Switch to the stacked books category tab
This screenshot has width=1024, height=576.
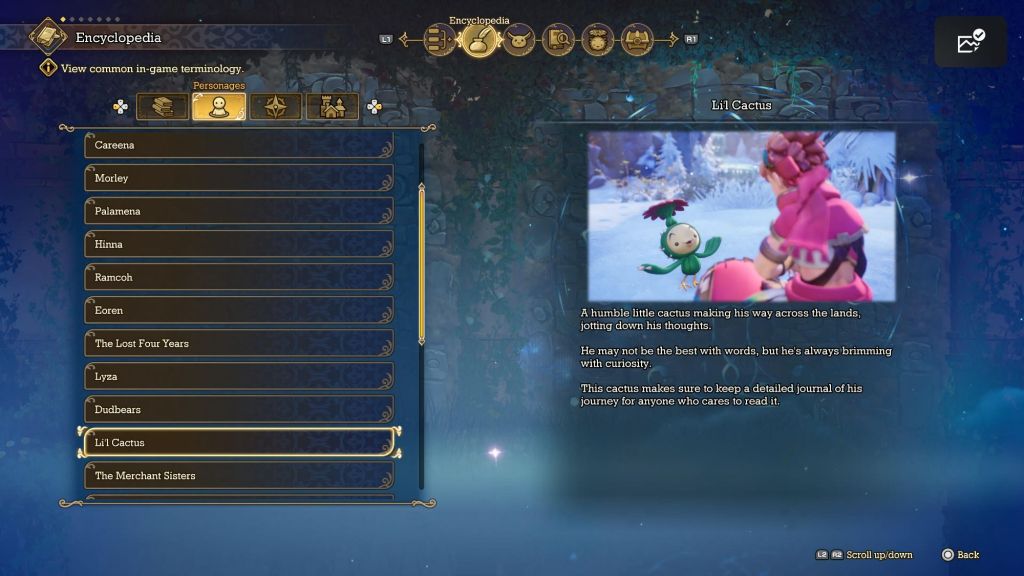[162, 106]
